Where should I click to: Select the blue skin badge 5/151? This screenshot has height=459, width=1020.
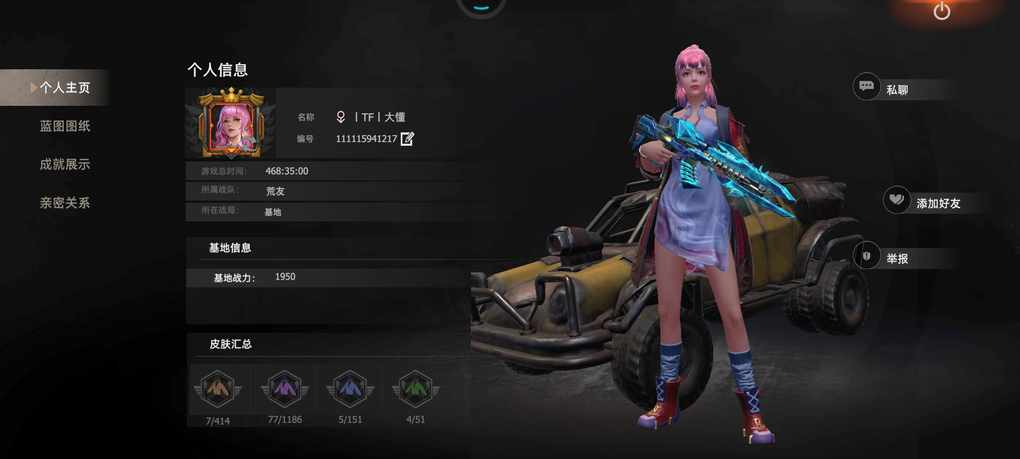(350, 388)
